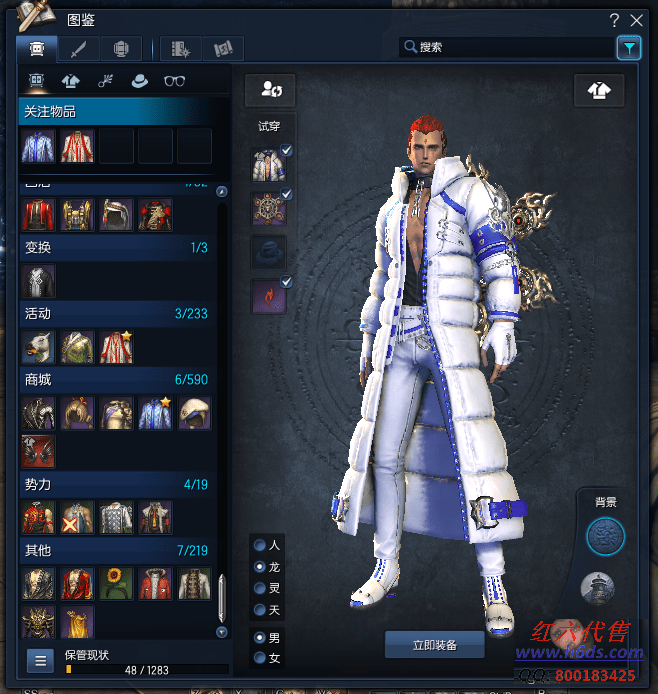The image size is (658, 694).
Task: Select the 灵 race option
Action: coord(260,588)
